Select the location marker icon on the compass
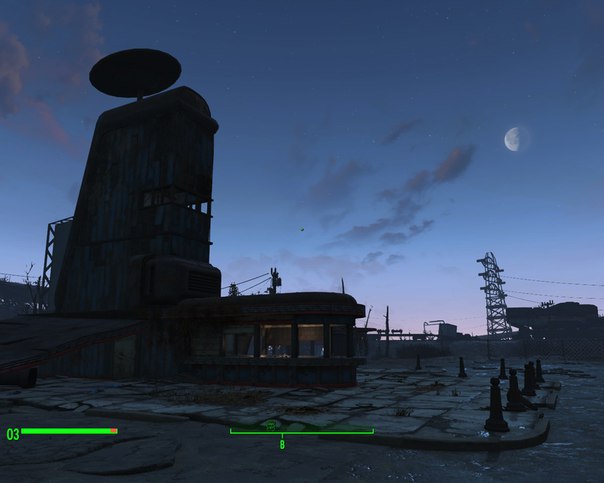604x483 pixels. pyautogui.click(x=271, y=425)
